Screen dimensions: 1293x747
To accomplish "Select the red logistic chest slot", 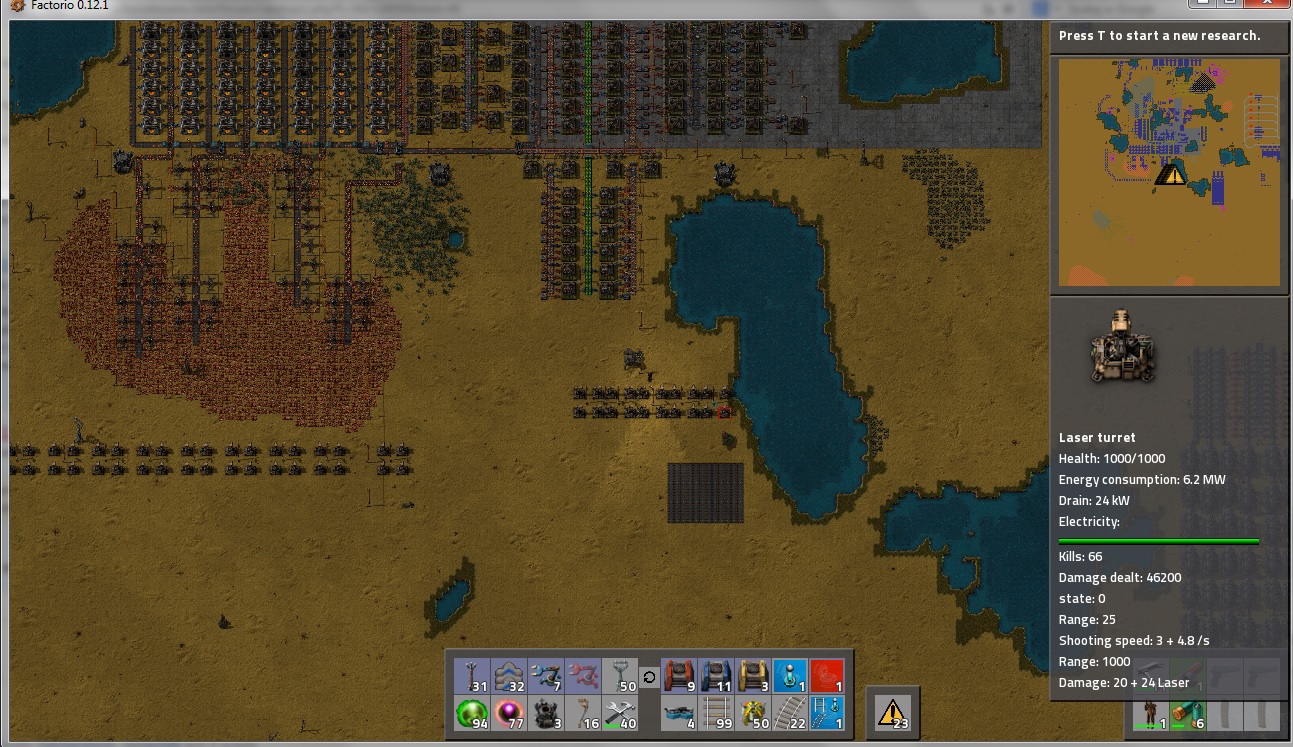I will [680, 676].
